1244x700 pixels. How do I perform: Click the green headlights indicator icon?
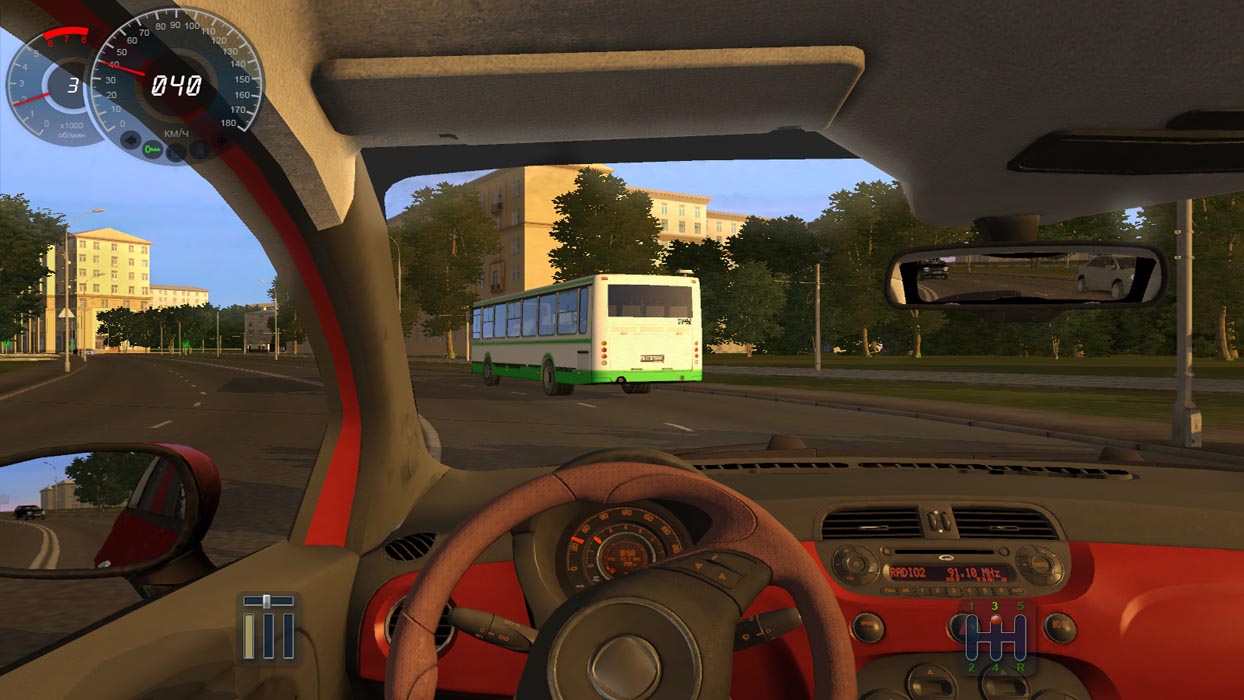152,150
